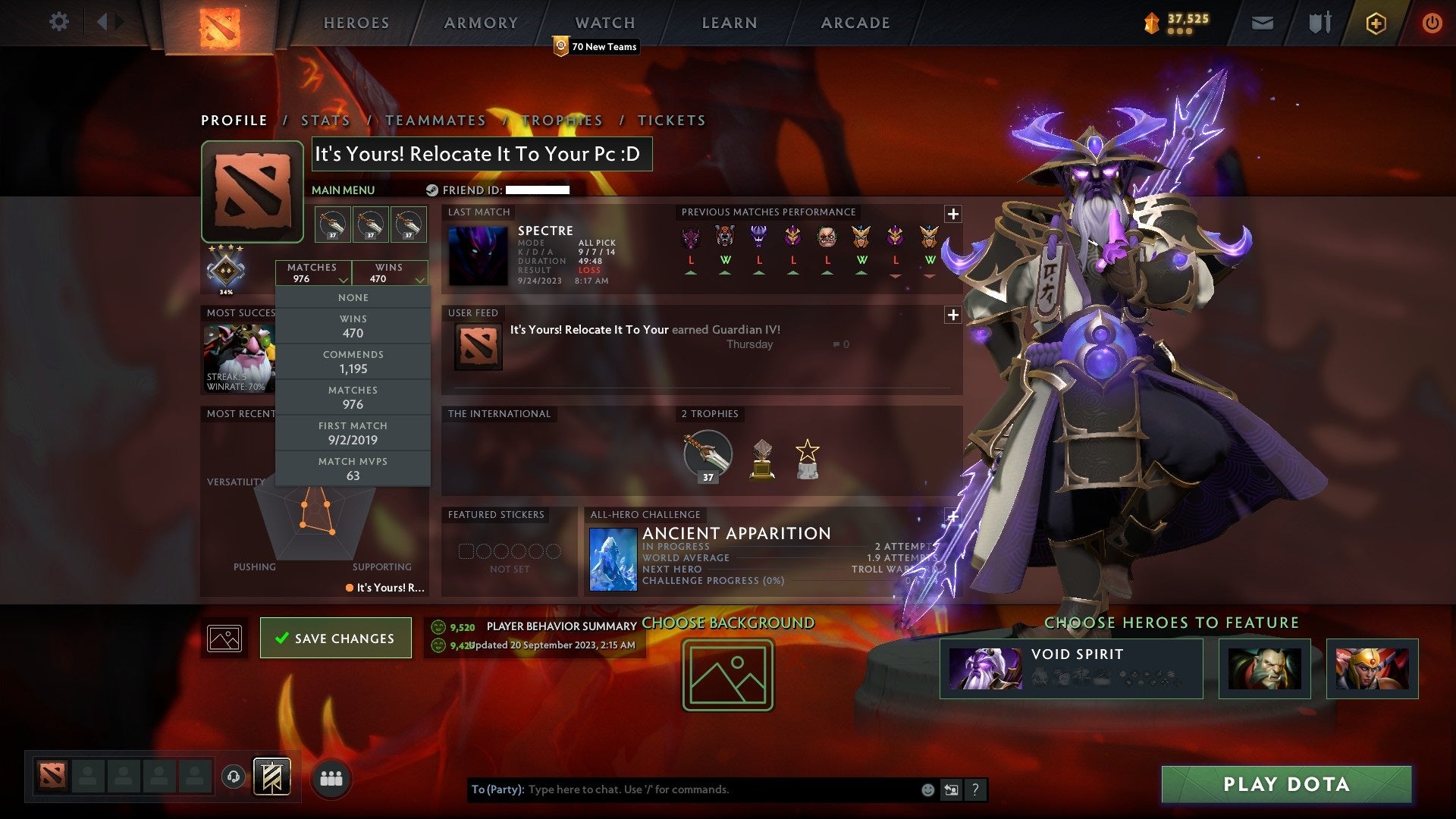The image size is (1456, 819).
Task: Click the power/quit icon in top right
Action: click(1432, 23)
